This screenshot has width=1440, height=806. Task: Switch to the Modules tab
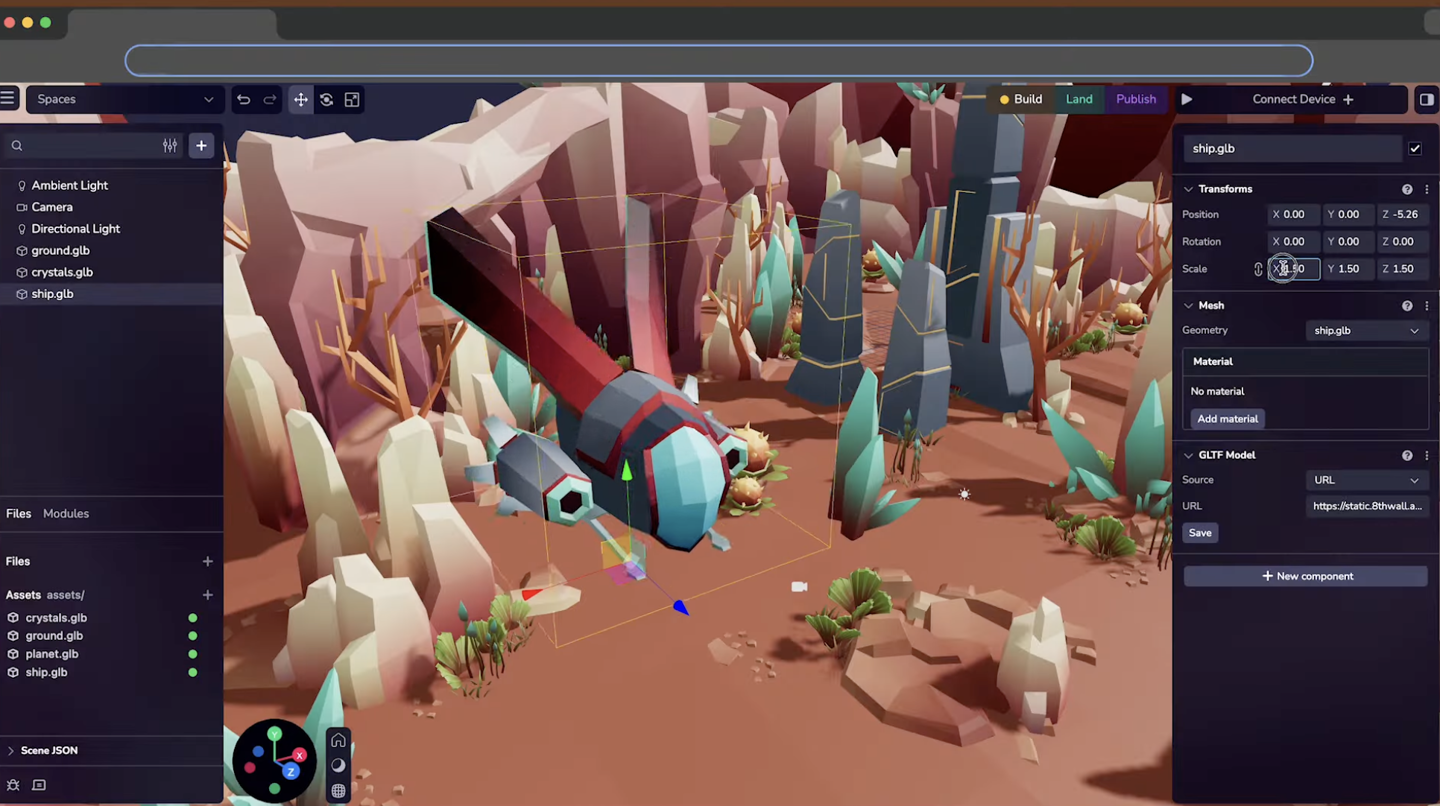(x=66, y=513)
